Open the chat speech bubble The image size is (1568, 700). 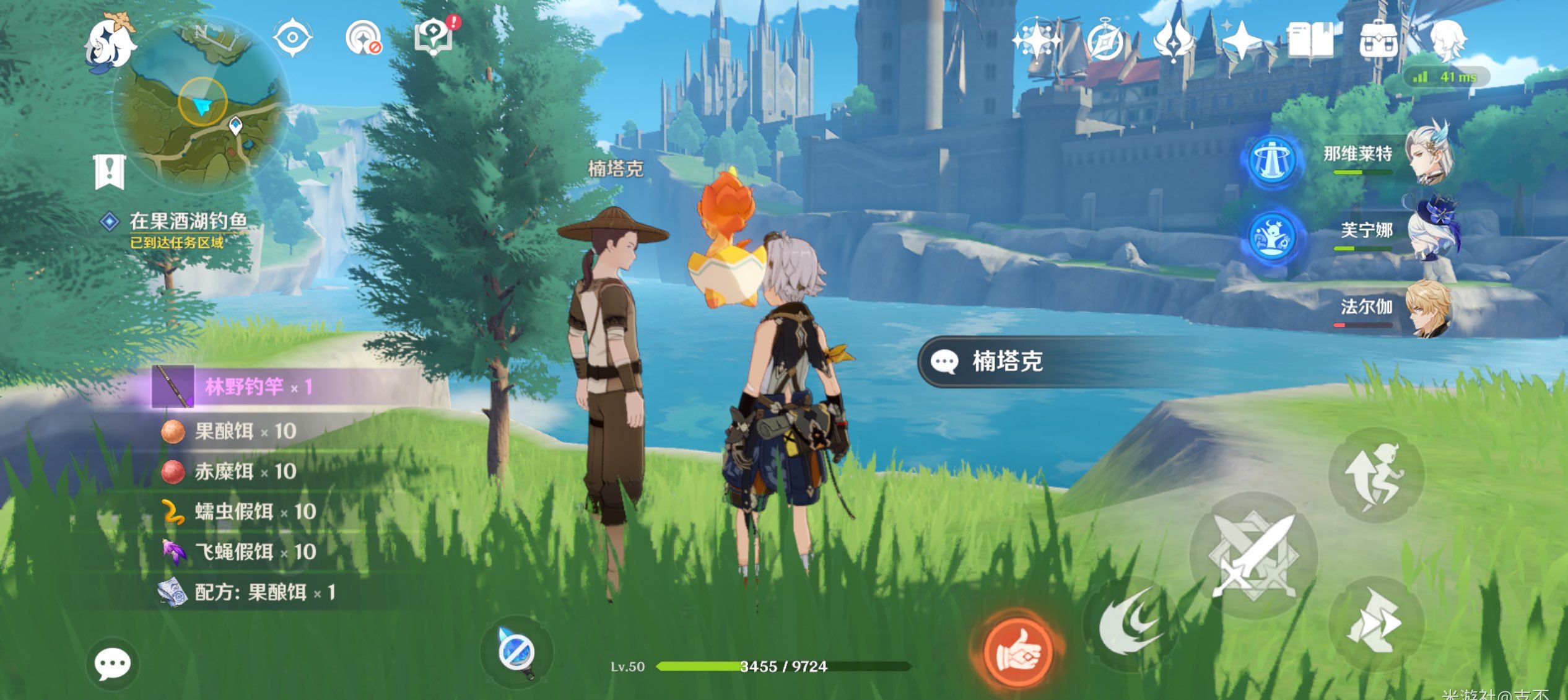pos(112,665)
